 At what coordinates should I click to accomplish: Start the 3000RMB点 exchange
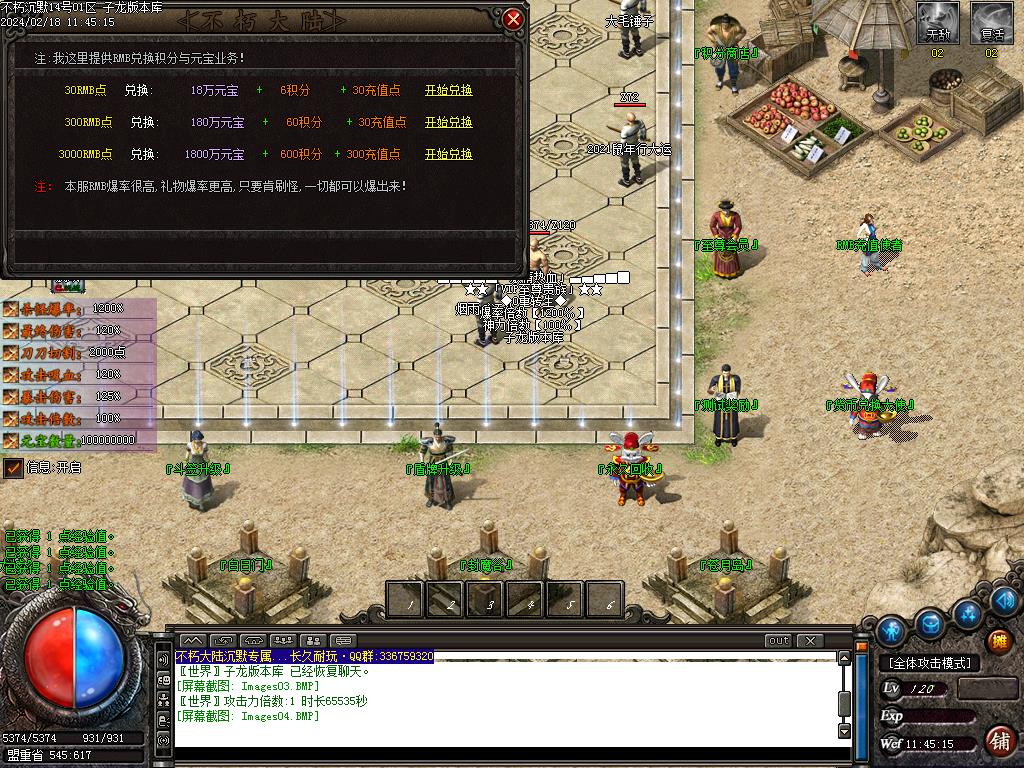coord(448,154)
